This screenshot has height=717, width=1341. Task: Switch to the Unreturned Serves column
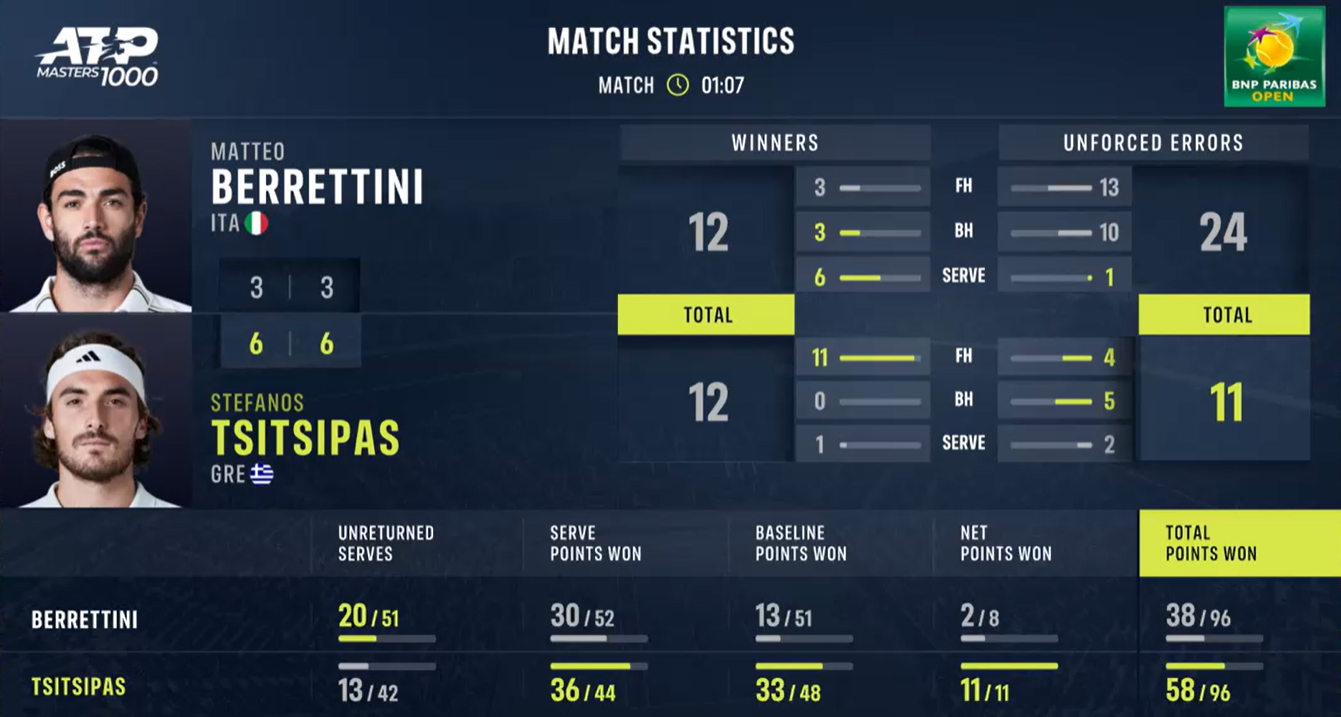click(386, 543)
